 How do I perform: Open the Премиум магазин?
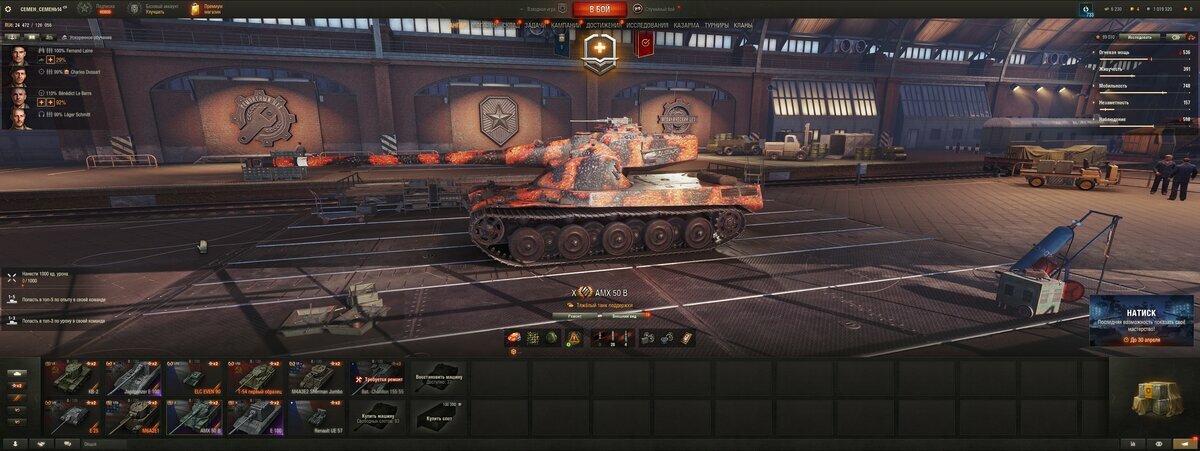pyautogui.click(x=207, y=9)
